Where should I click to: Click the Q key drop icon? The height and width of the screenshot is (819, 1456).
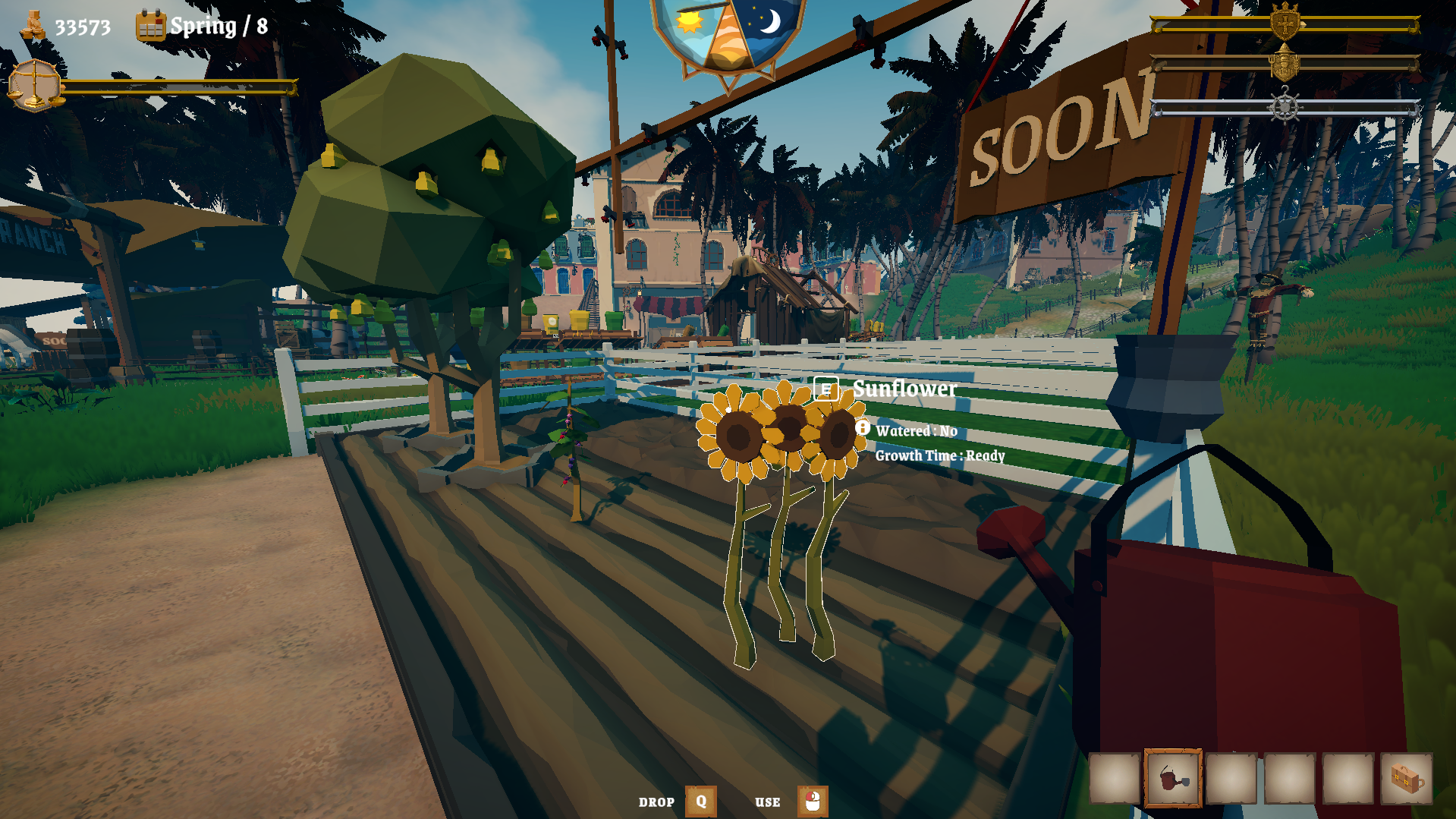(700, 801)
